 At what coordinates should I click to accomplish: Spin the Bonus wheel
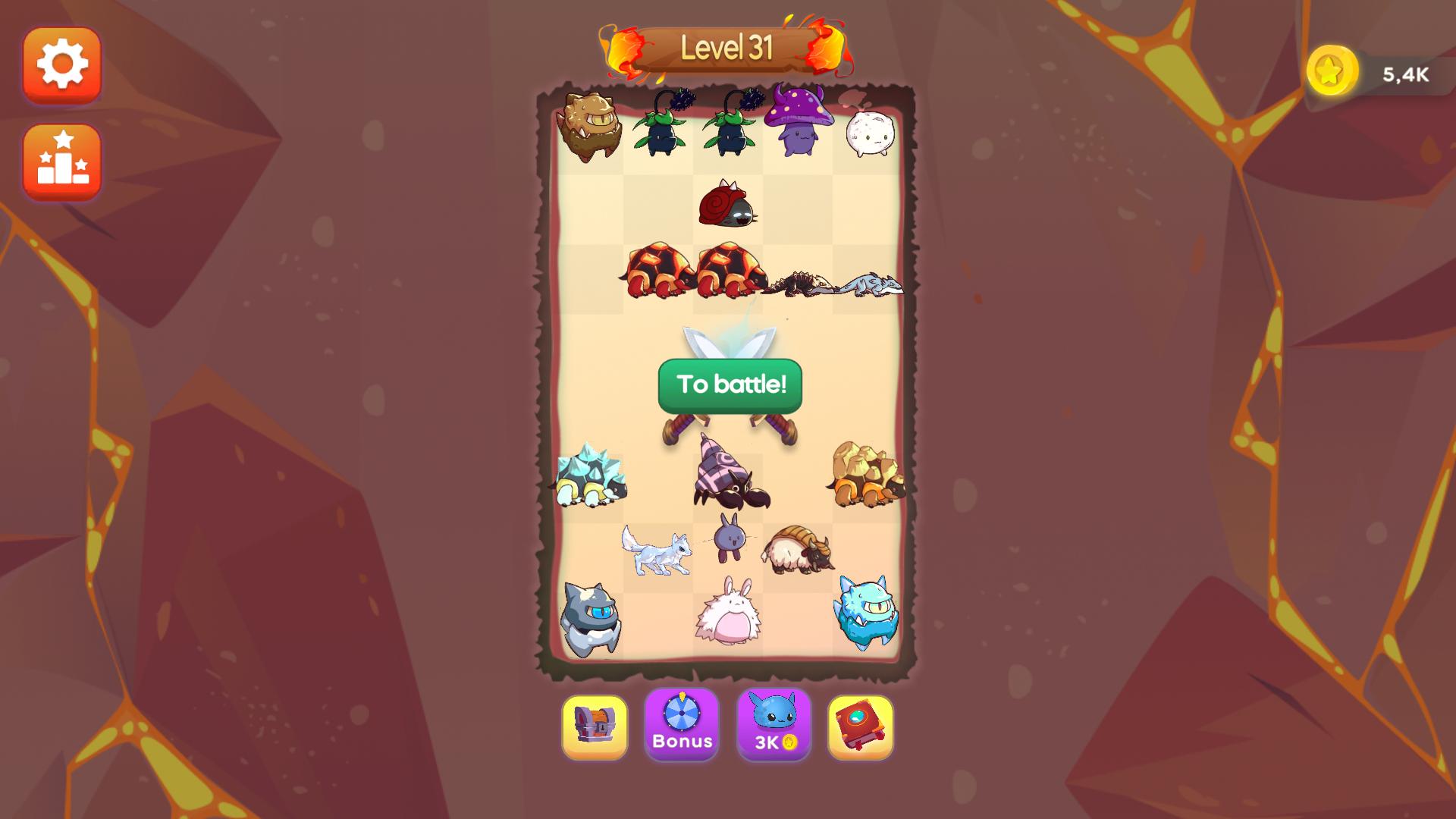click(x=682, y=727)
